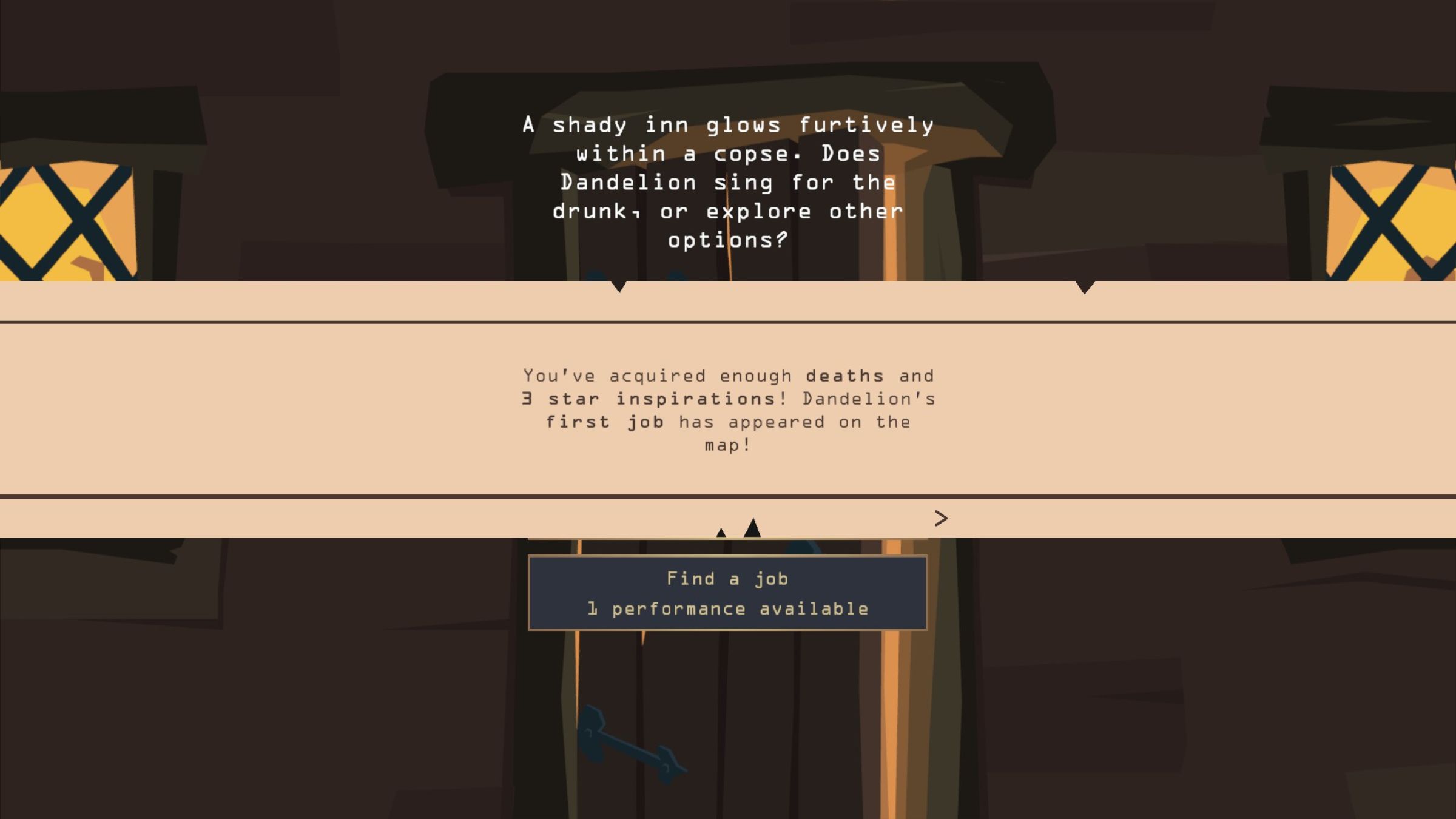Screen dimensions: 1456x819
Task: Choose the Find a job option
Action: 727,593
